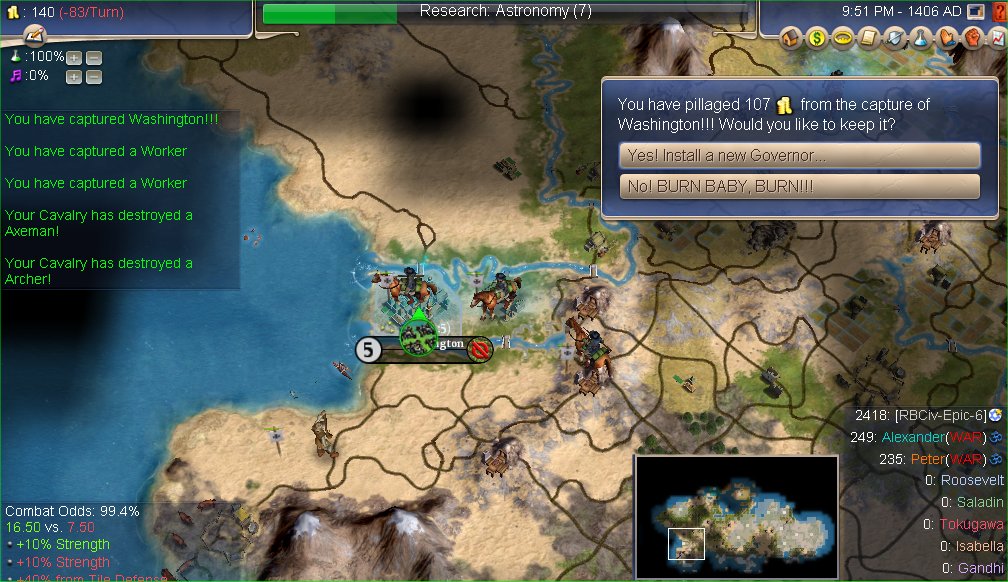The width and height of the screenshot is (1008, 582).
Task: Open the event log notepad icon
Action: (35, 36)
